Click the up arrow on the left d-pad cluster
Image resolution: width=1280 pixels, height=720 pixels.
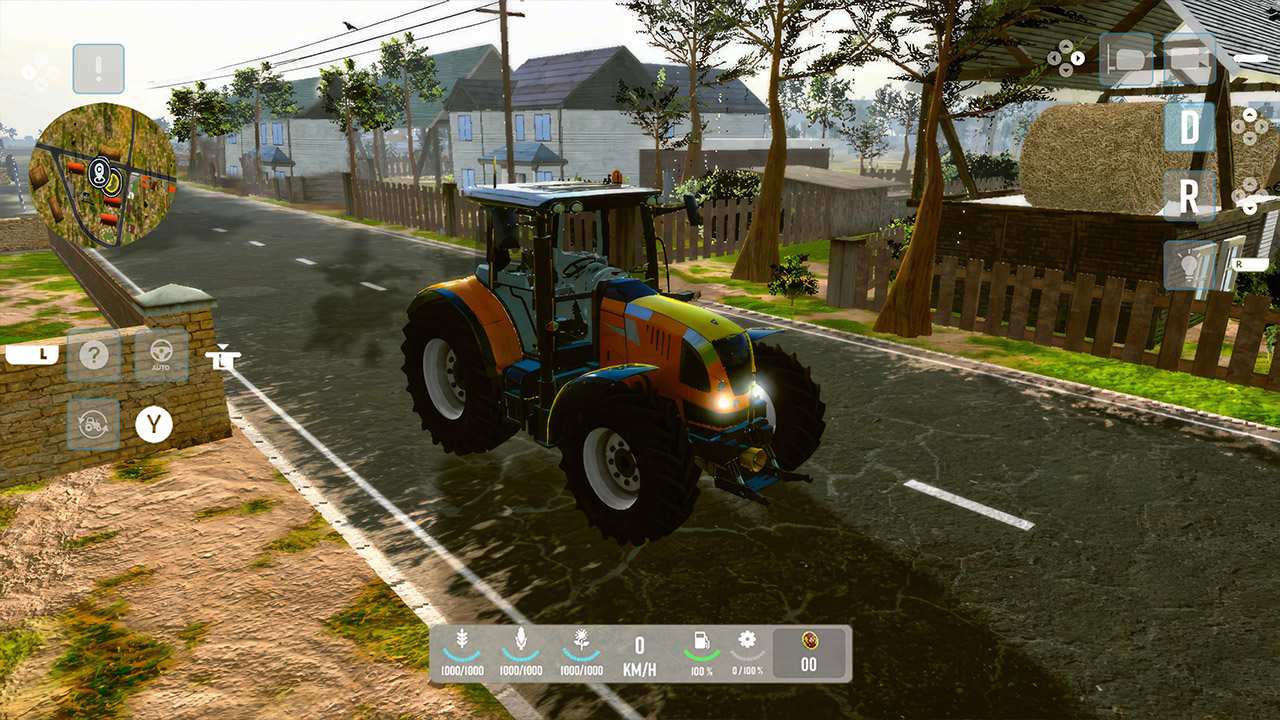(1066, 46)
